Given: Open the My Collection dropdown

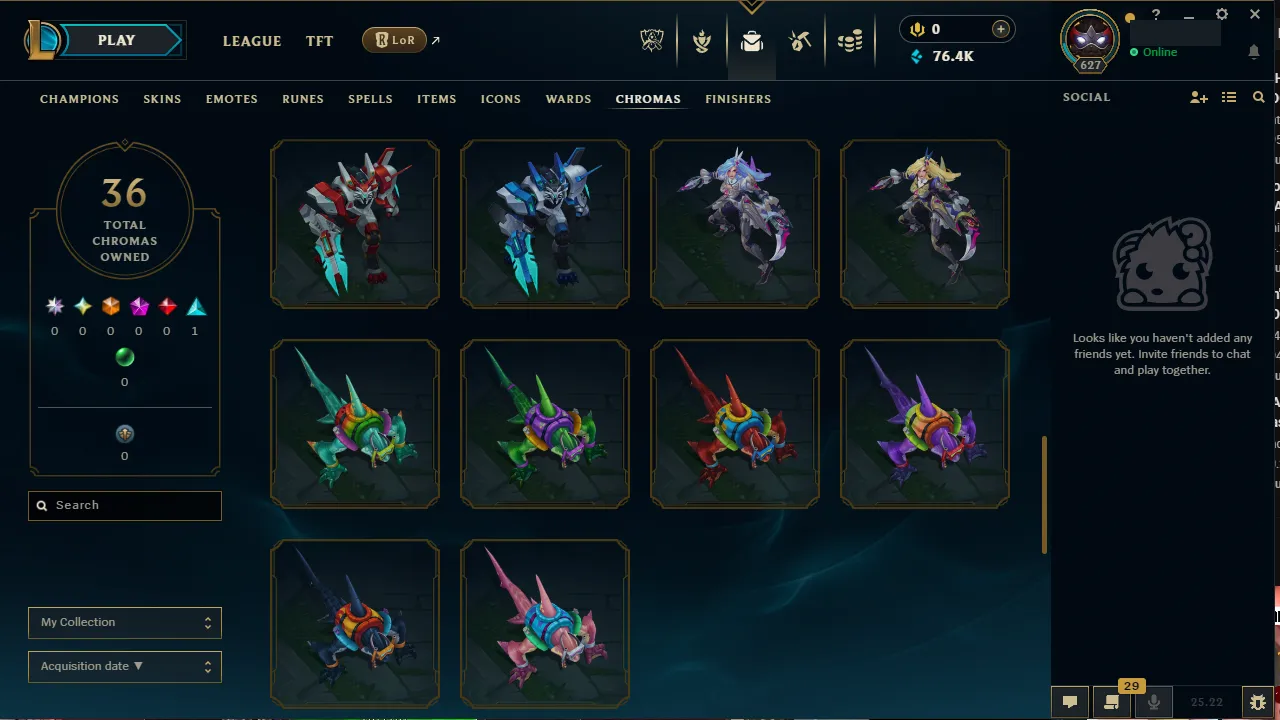Looking at the screenshot, I should [124, 622].
